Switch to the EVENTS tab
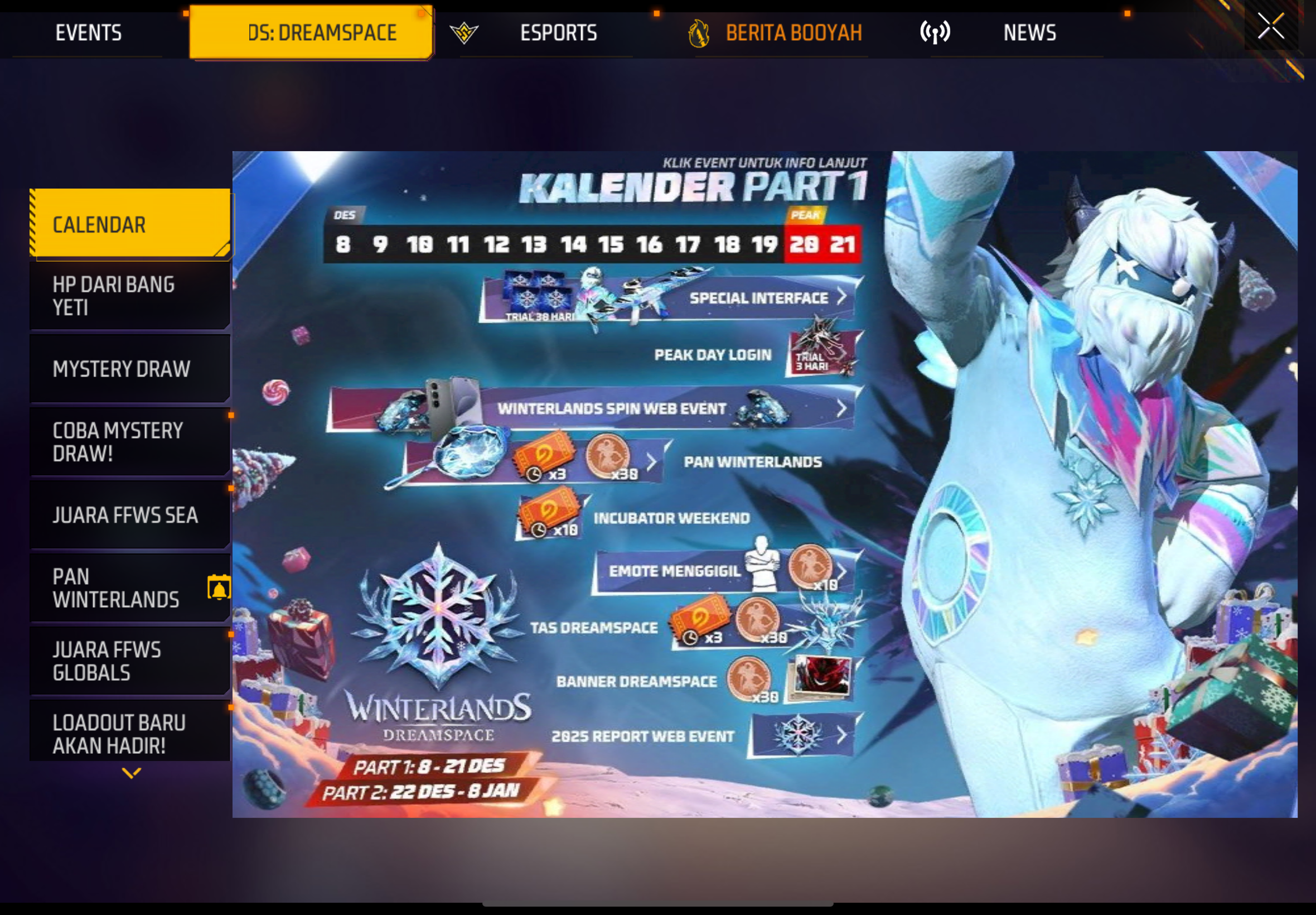 tap(89, 33)
